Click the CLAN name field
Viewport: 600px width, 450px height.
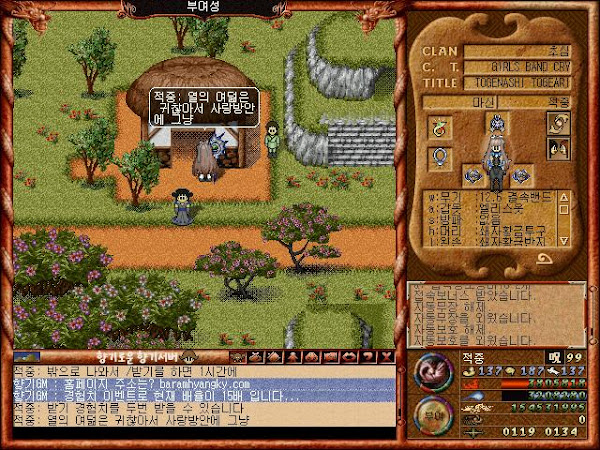[x=522, y=51]
